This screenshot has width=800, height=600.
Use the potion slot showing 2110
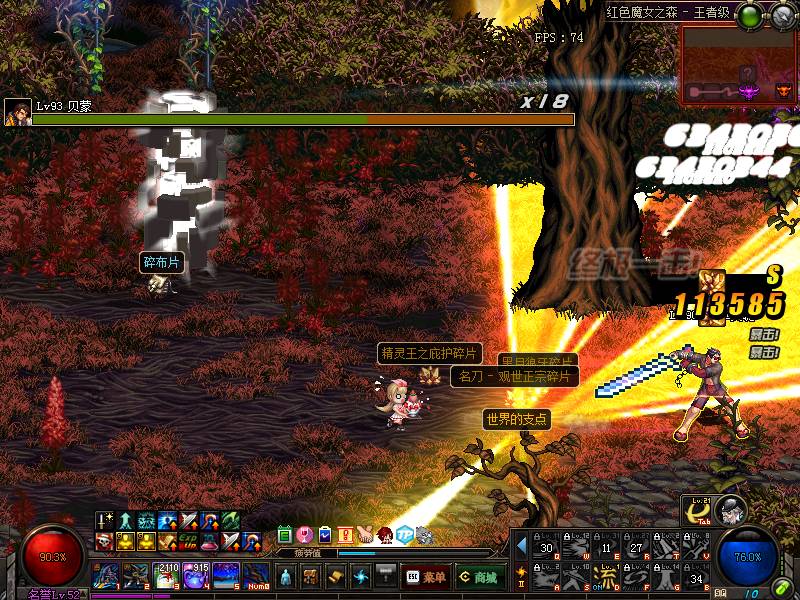click(x=165, y=577)
